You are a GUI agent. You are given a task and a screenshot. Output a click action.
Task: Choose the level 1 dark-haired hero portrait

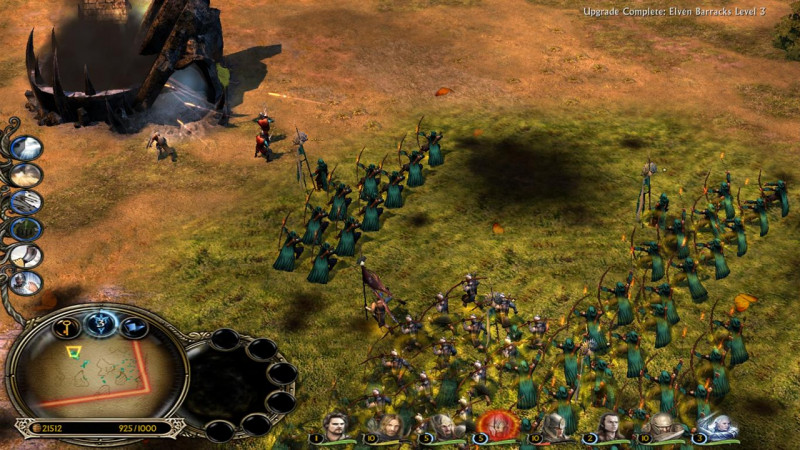334,426
